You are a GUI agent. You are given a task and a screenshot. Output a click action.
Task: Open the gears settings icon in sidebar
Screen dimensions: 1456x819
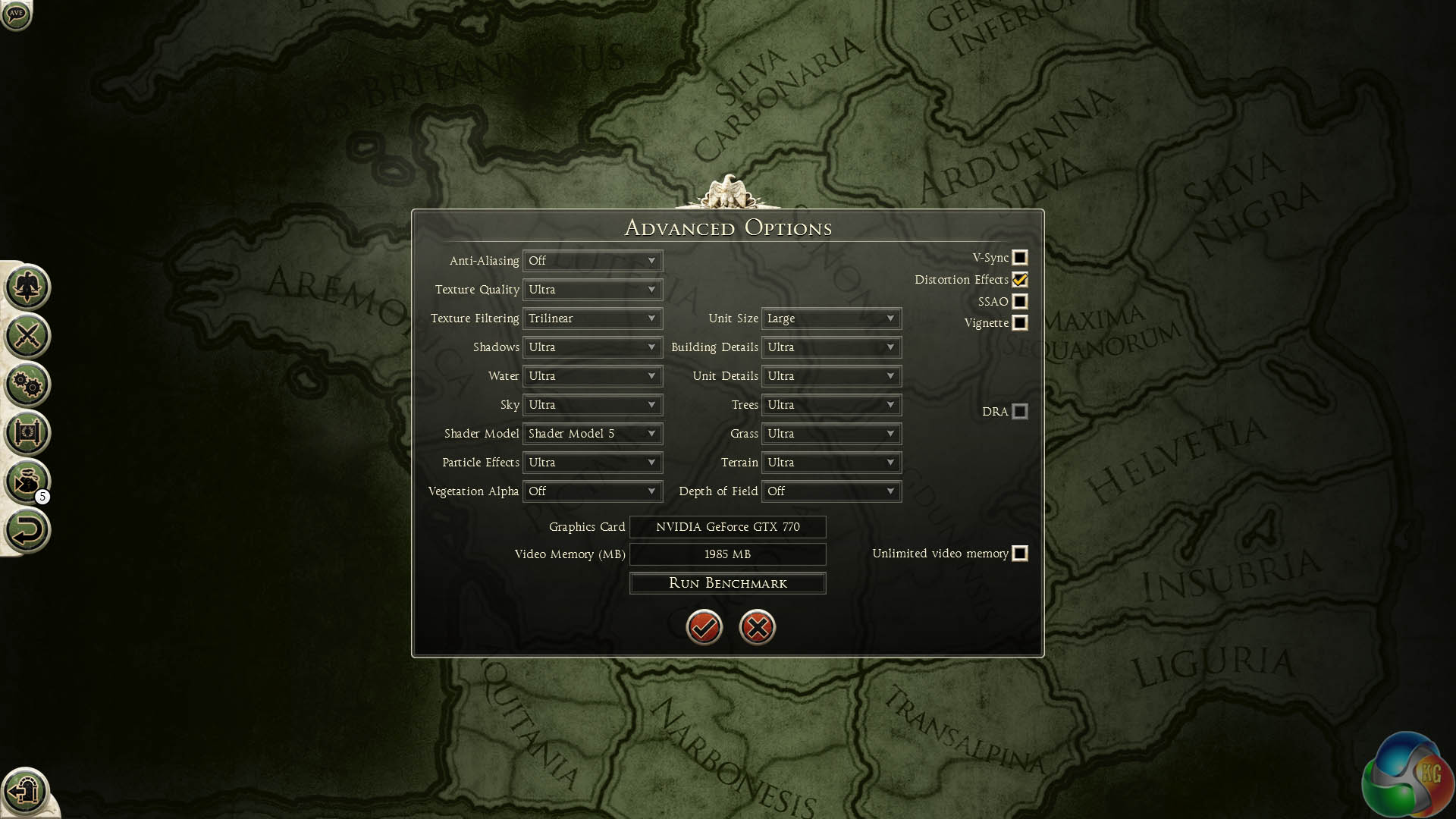tap(27, 384)
